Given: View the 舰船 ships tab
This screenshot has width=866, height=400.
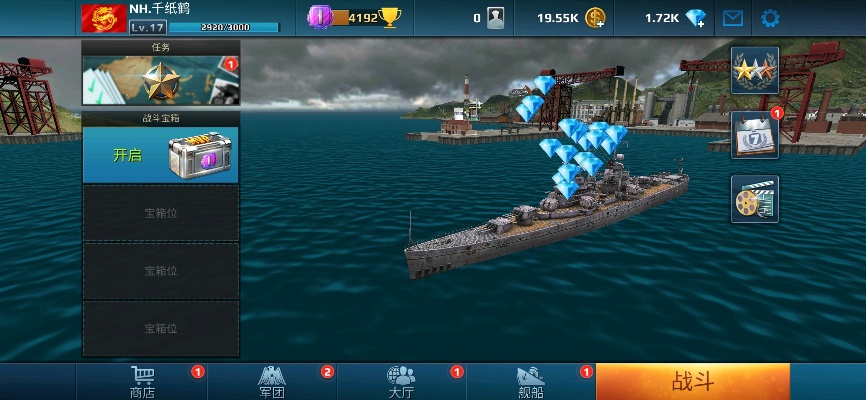Looking at the screenshot, I should coord(531,381).
